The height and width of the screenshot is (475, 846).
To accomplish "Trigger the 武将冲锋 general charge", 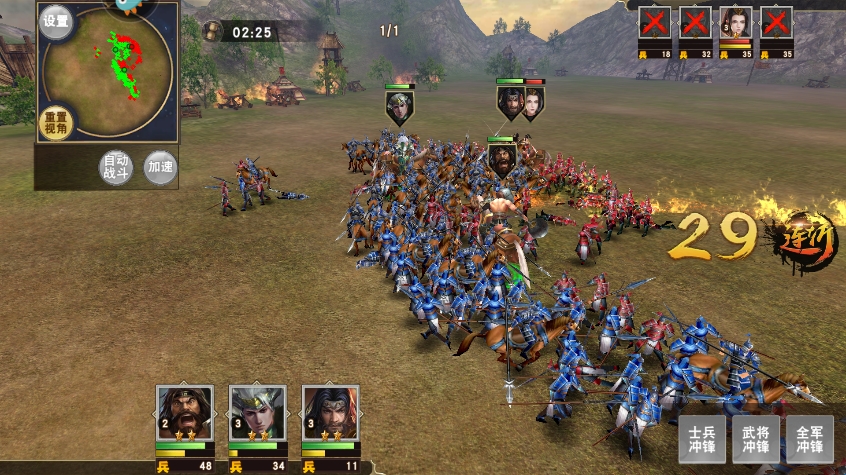I will 755,438.
